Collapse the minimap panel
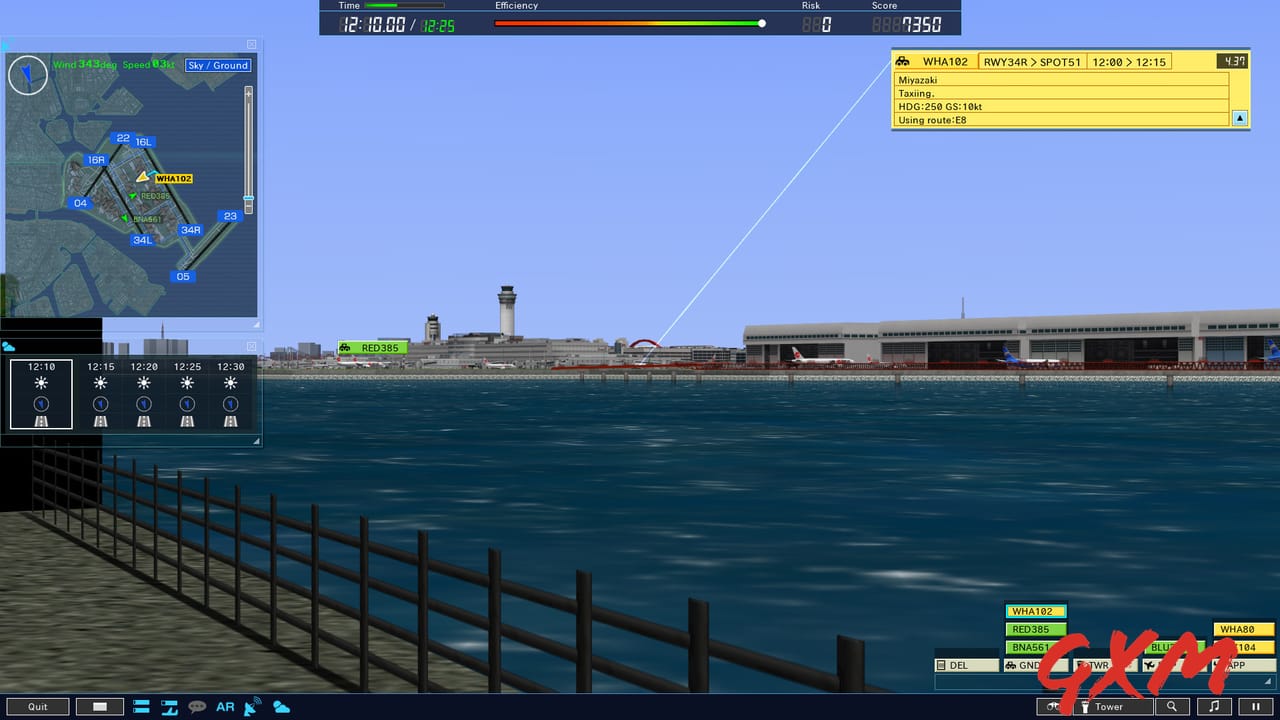The height and width of the screenshot is (720, 1280). point(250,44)
